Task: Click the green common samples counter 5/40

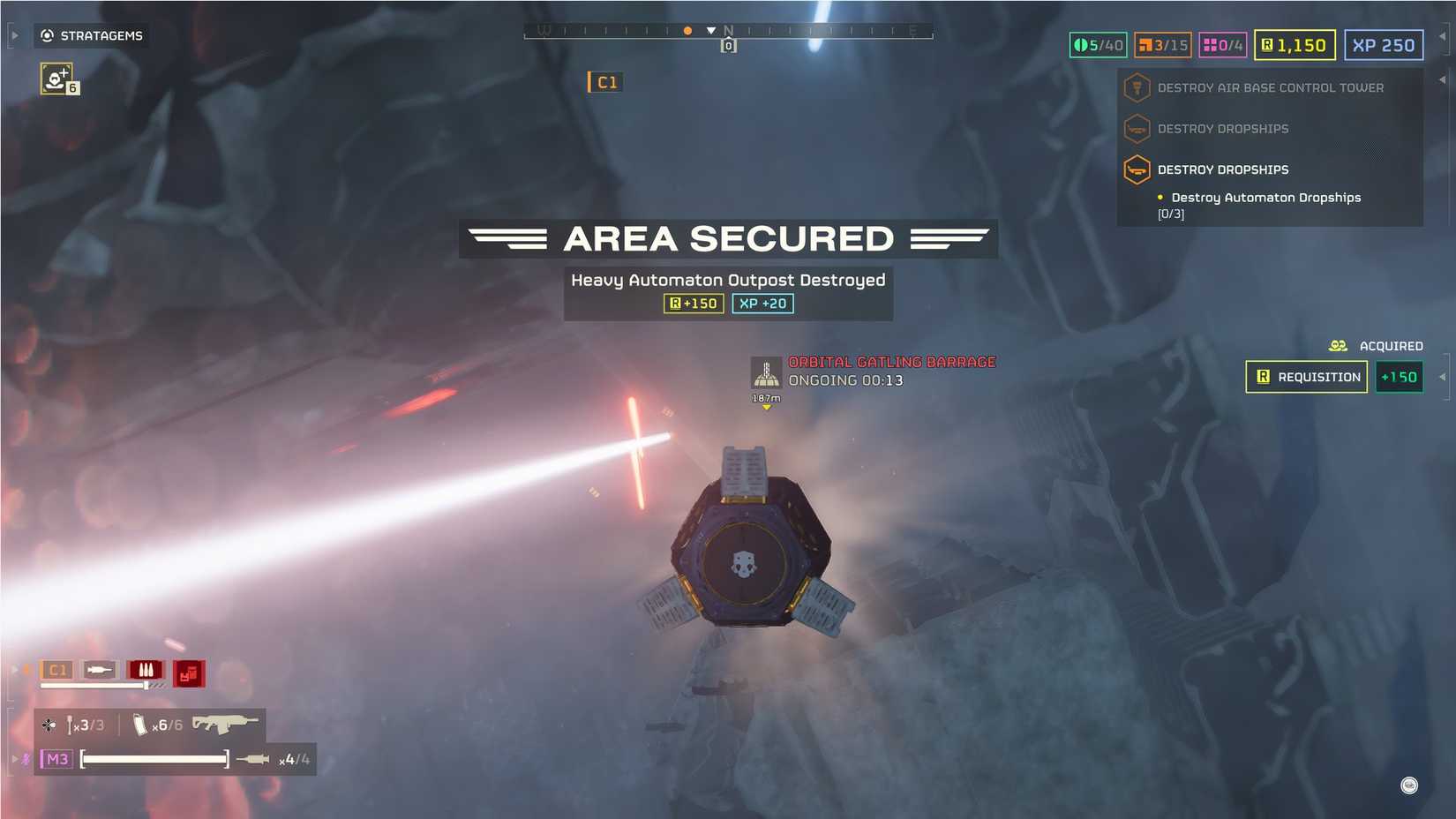Action: point(1096,45)
